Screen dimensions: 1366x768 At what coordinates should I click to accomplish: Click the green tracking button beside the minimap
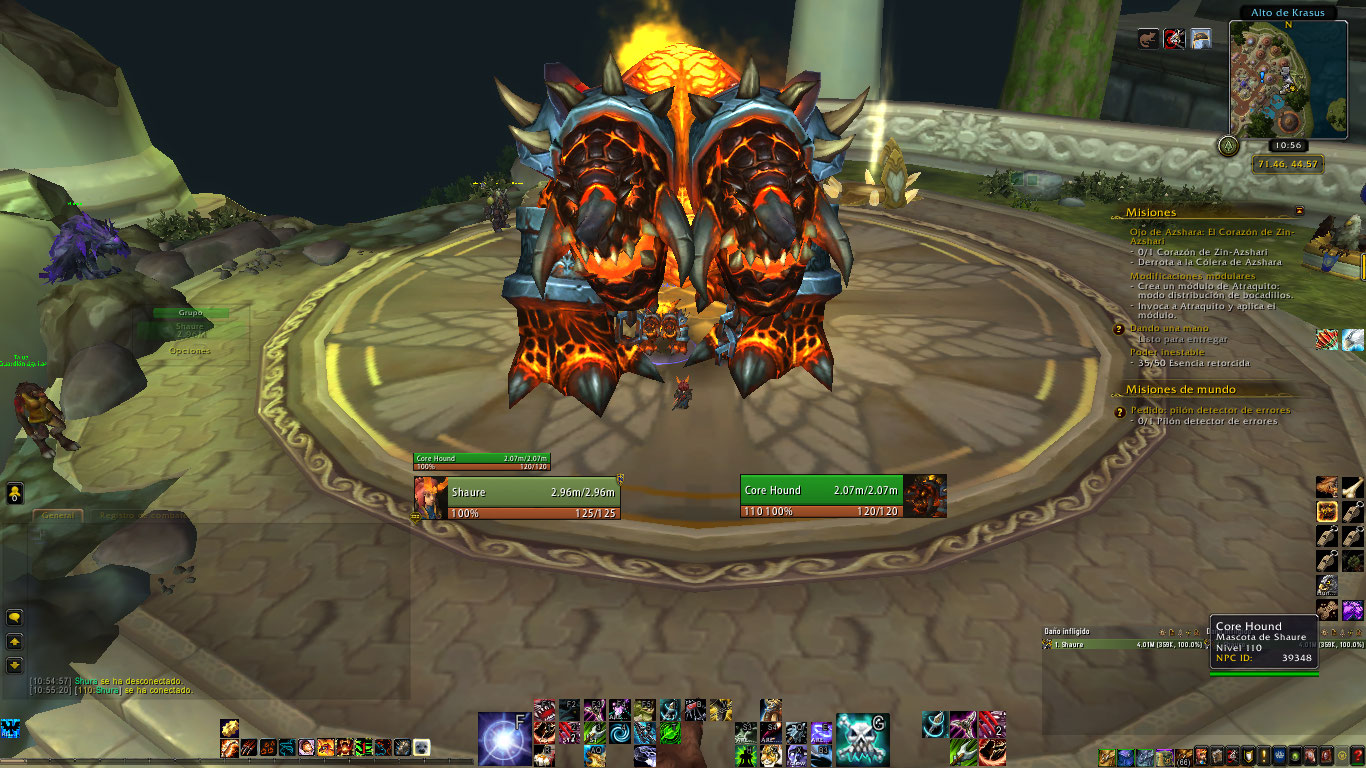pos(1227,146)
